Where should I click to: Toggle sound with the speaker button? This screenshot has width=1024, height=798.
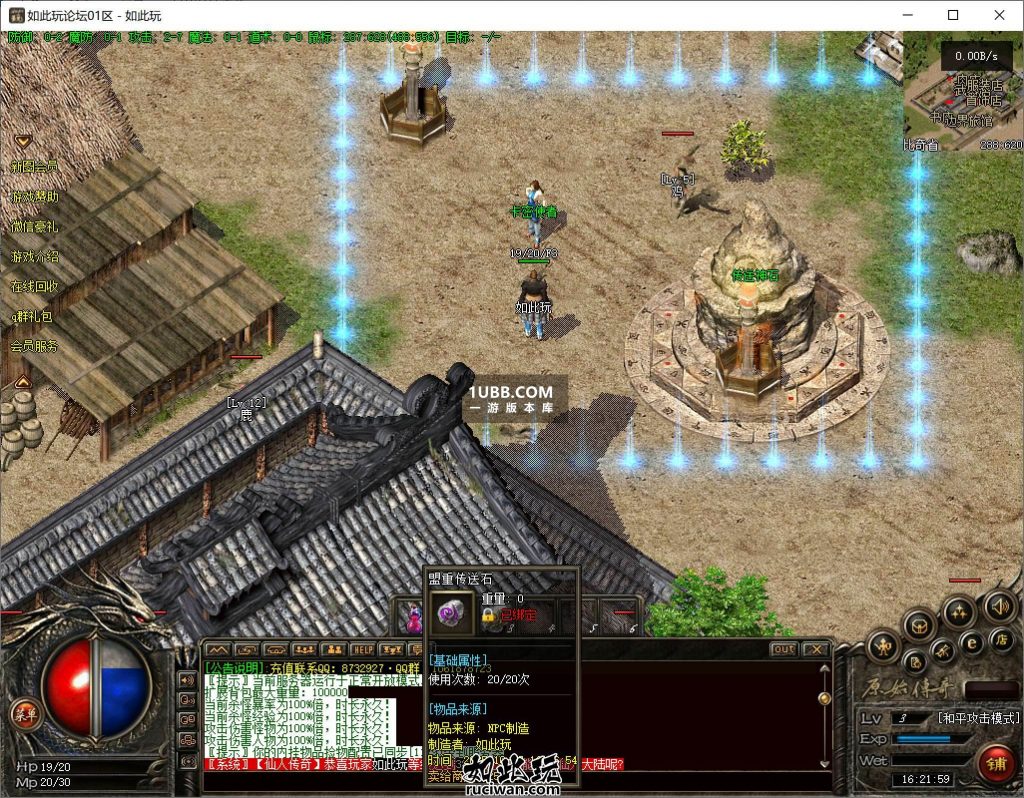coord(1000,605)
